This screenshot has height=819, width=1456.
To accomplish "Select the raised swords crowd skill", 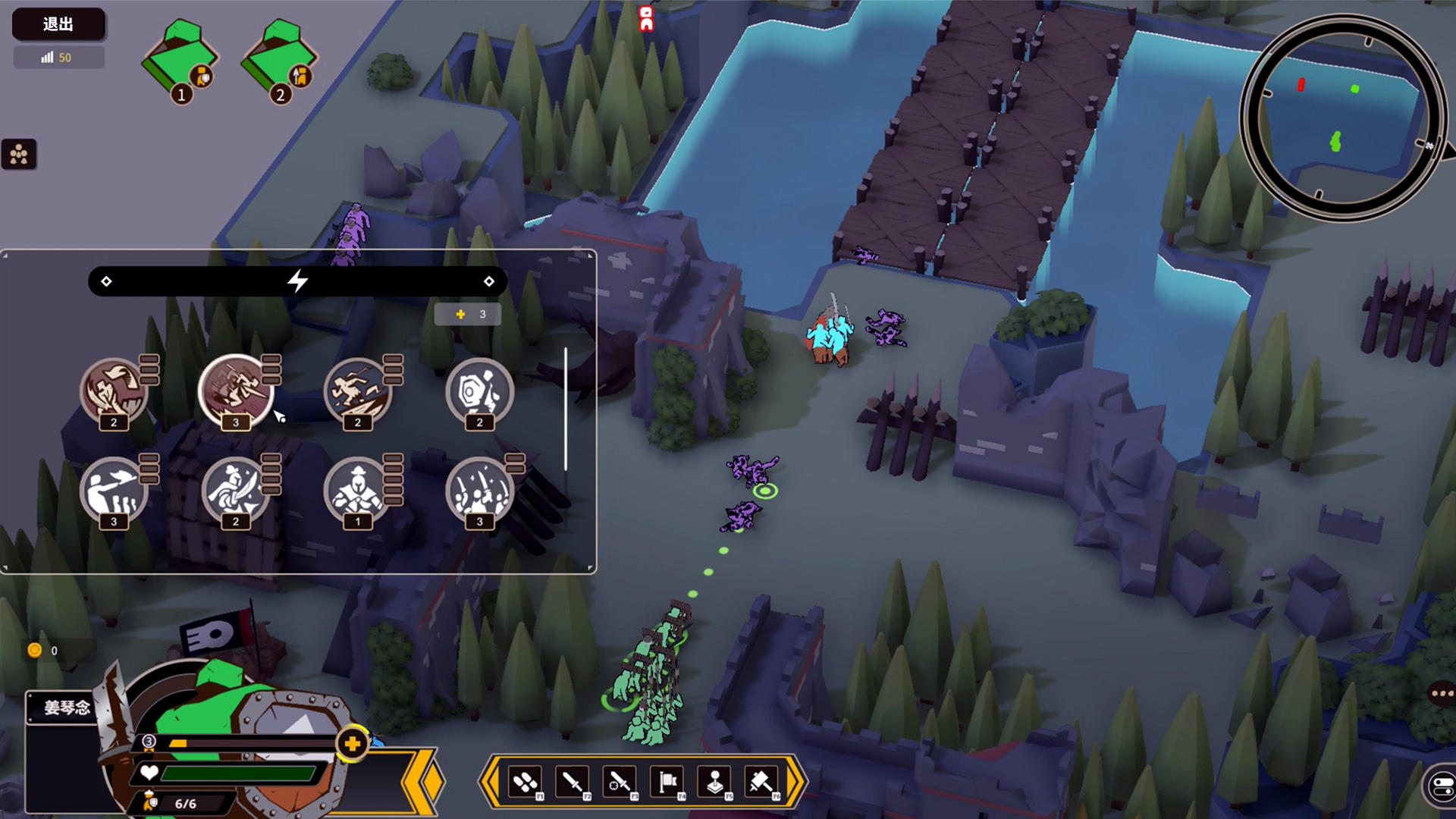I will pyautogui.click(x=479, y=489).
